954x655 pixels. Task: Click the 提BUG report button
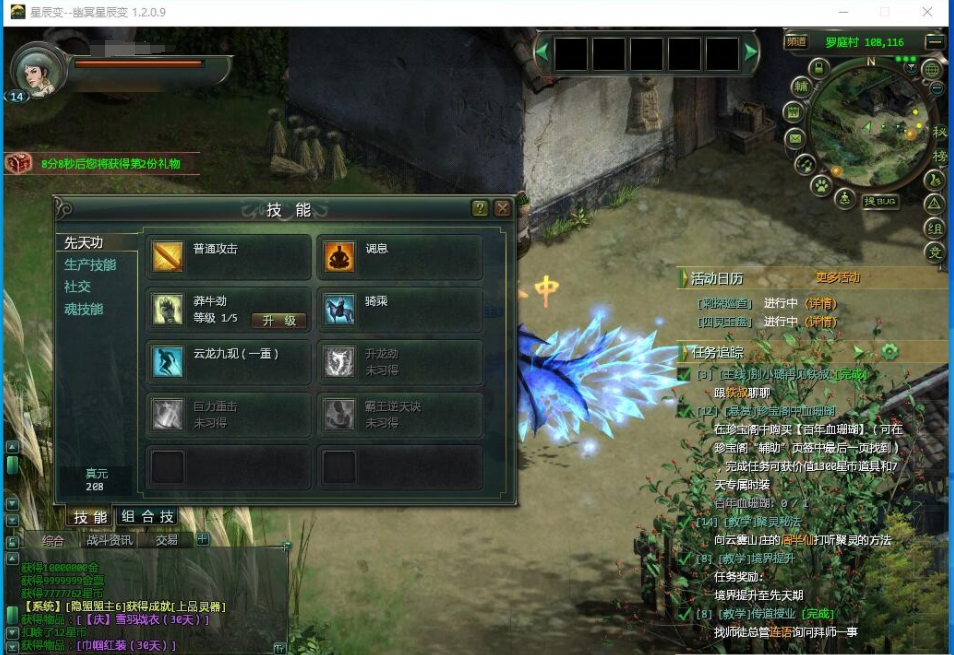point(880,201)
